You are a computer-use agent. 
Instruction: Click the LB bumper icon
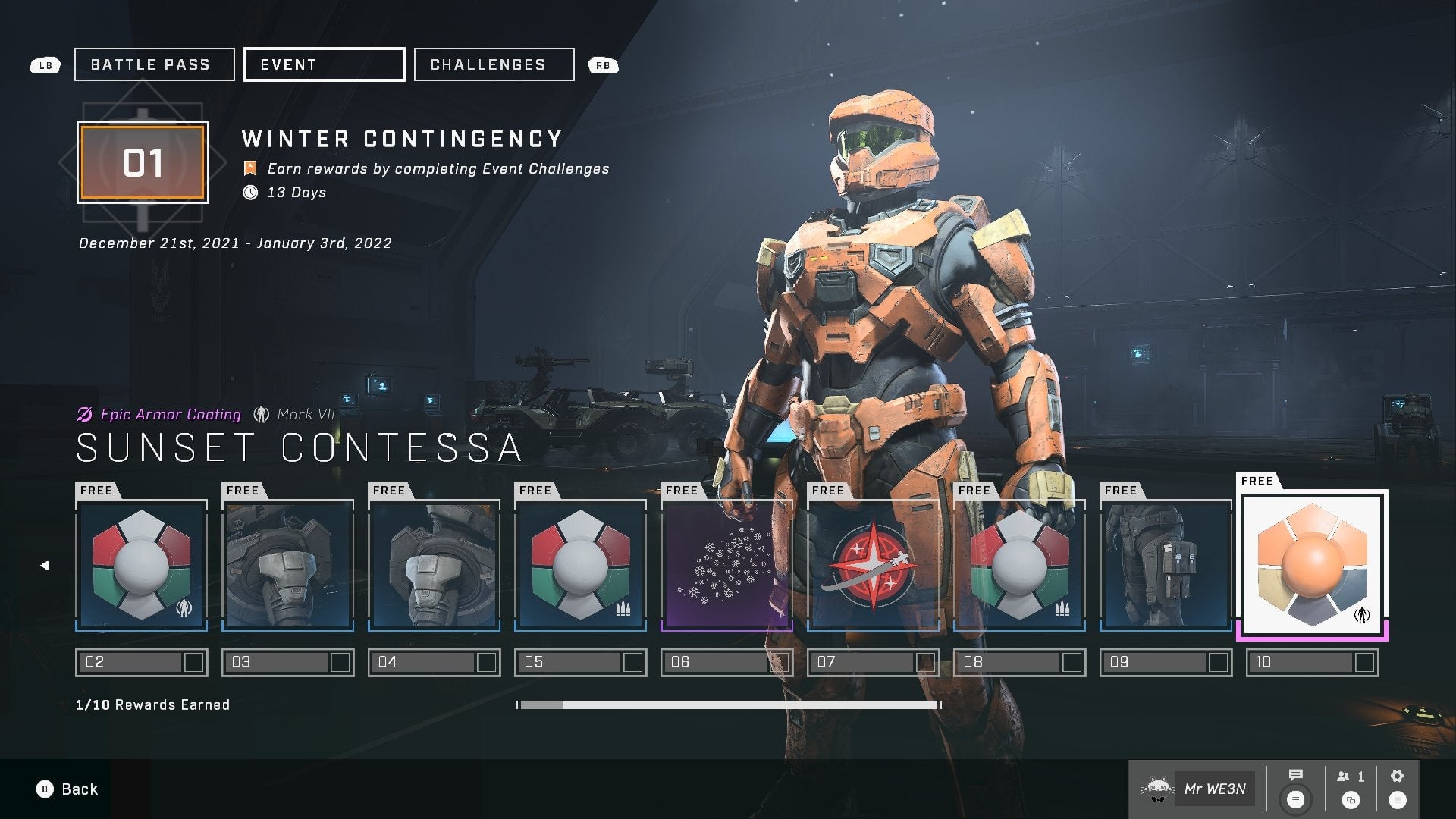[x=45, y=65]
